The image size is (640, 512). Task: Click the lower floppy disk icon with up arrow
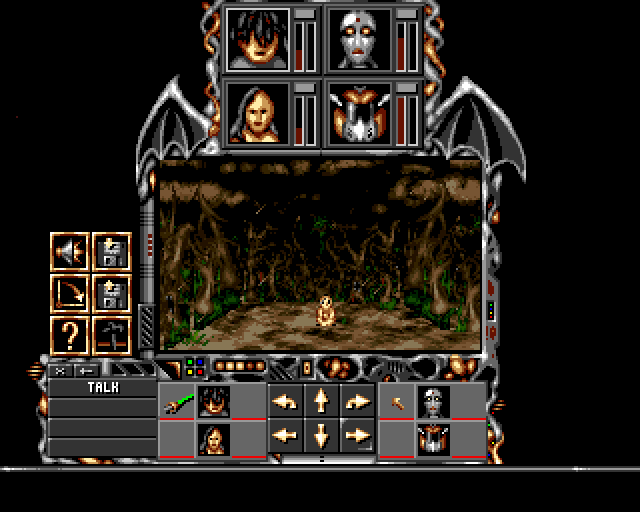tap(109, 294)
